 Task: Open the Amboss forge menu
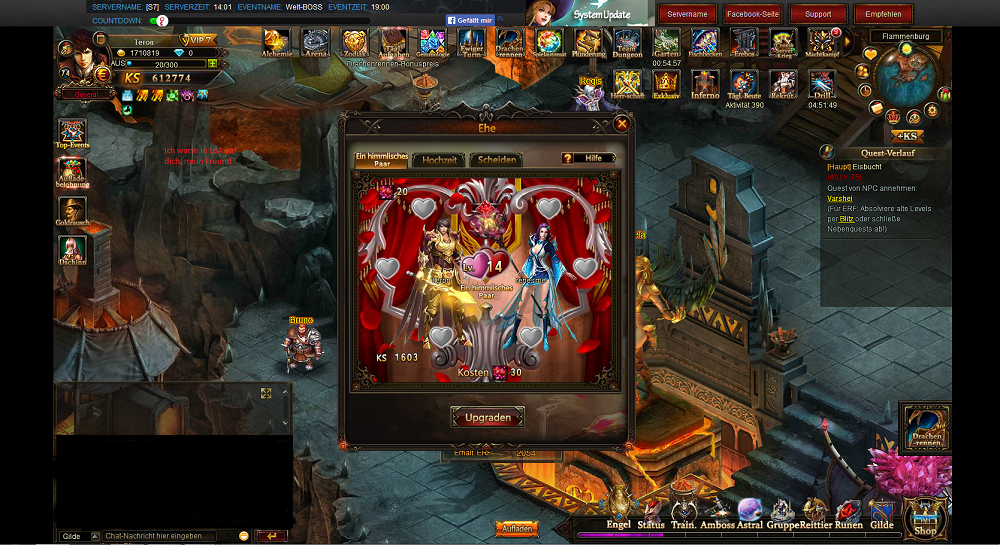click(717, 512)
